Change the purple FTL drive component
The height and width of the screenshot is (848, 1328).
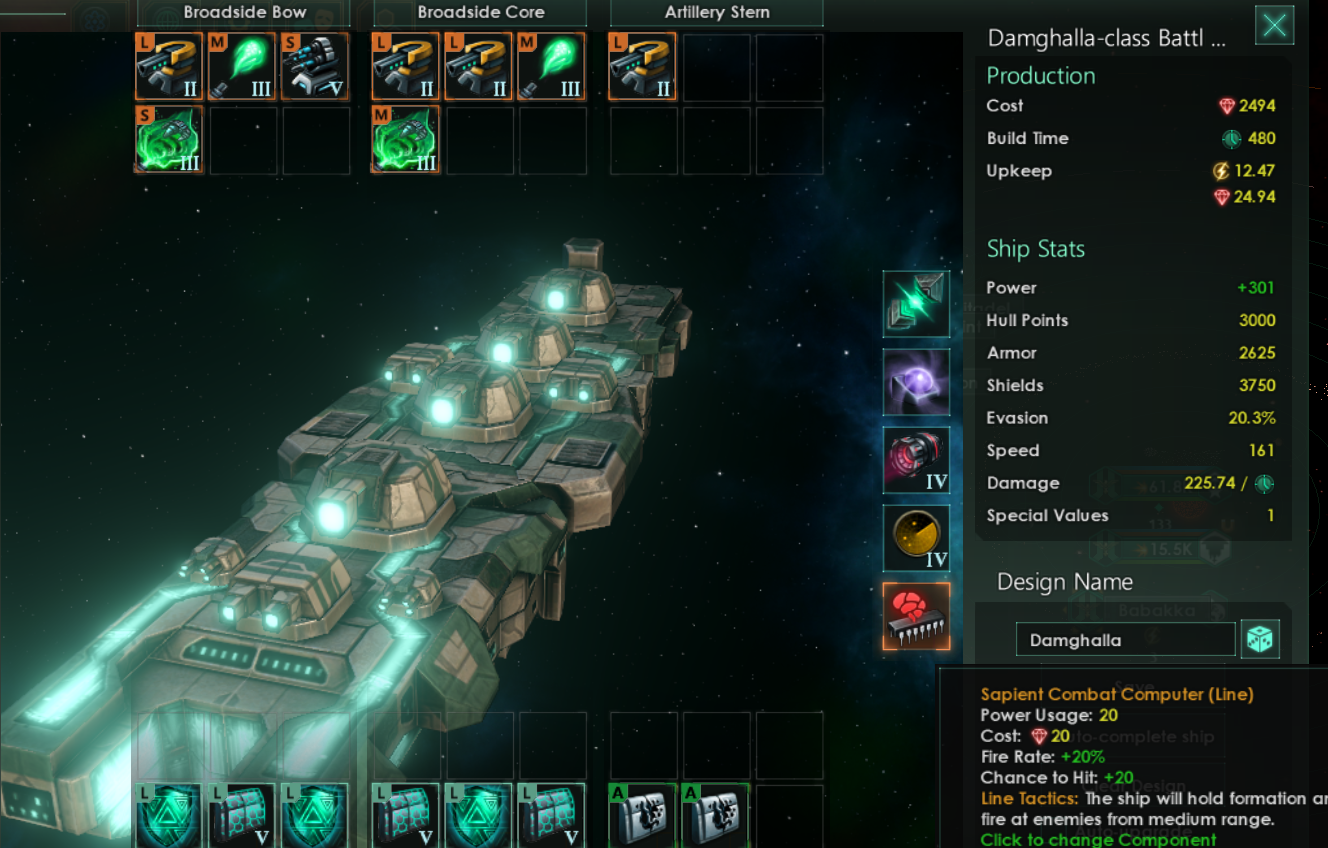tap(916, 382)
